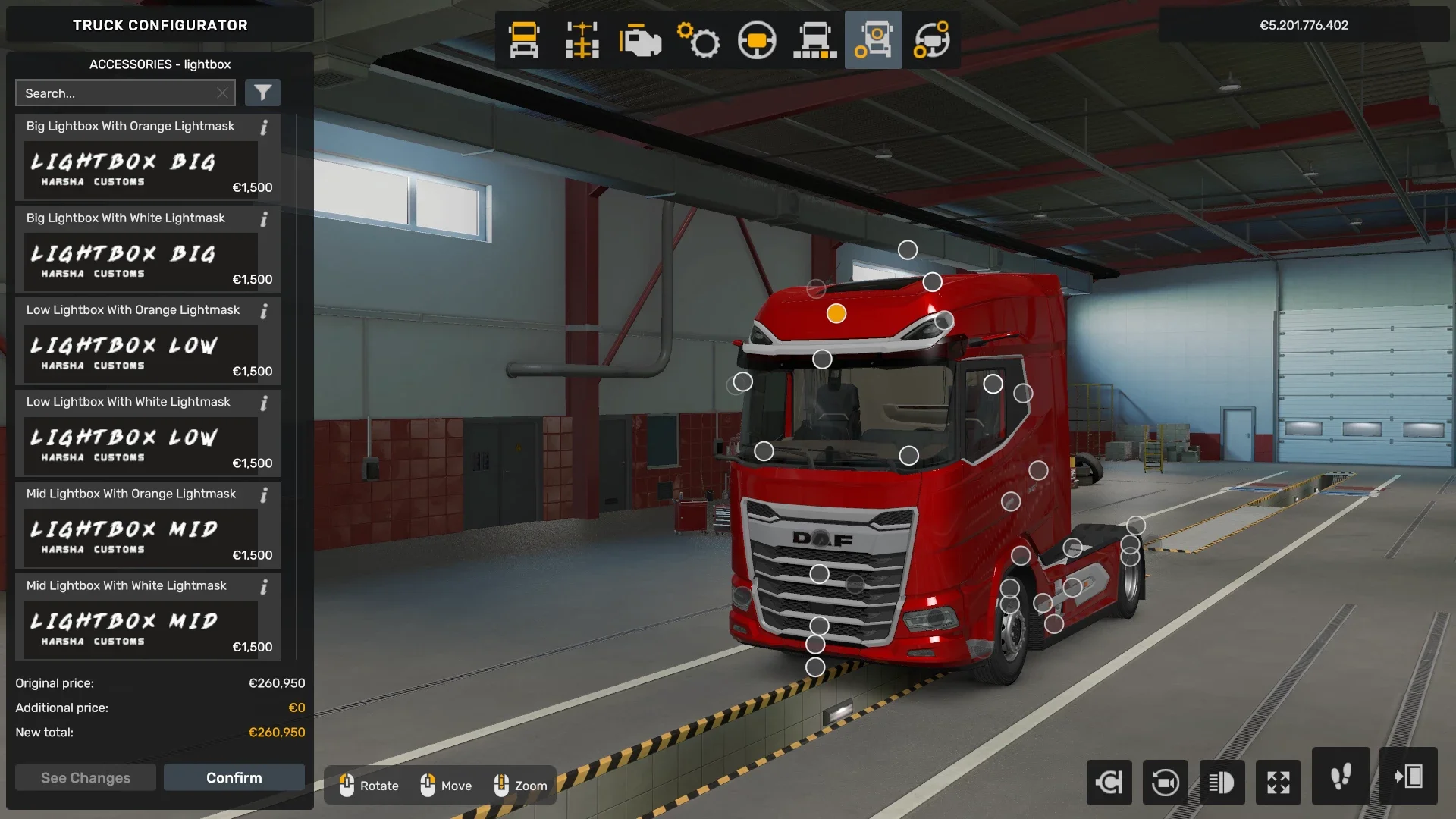
Task: Switch to the steering adjustment tab at top right
Action: (932, 41)
